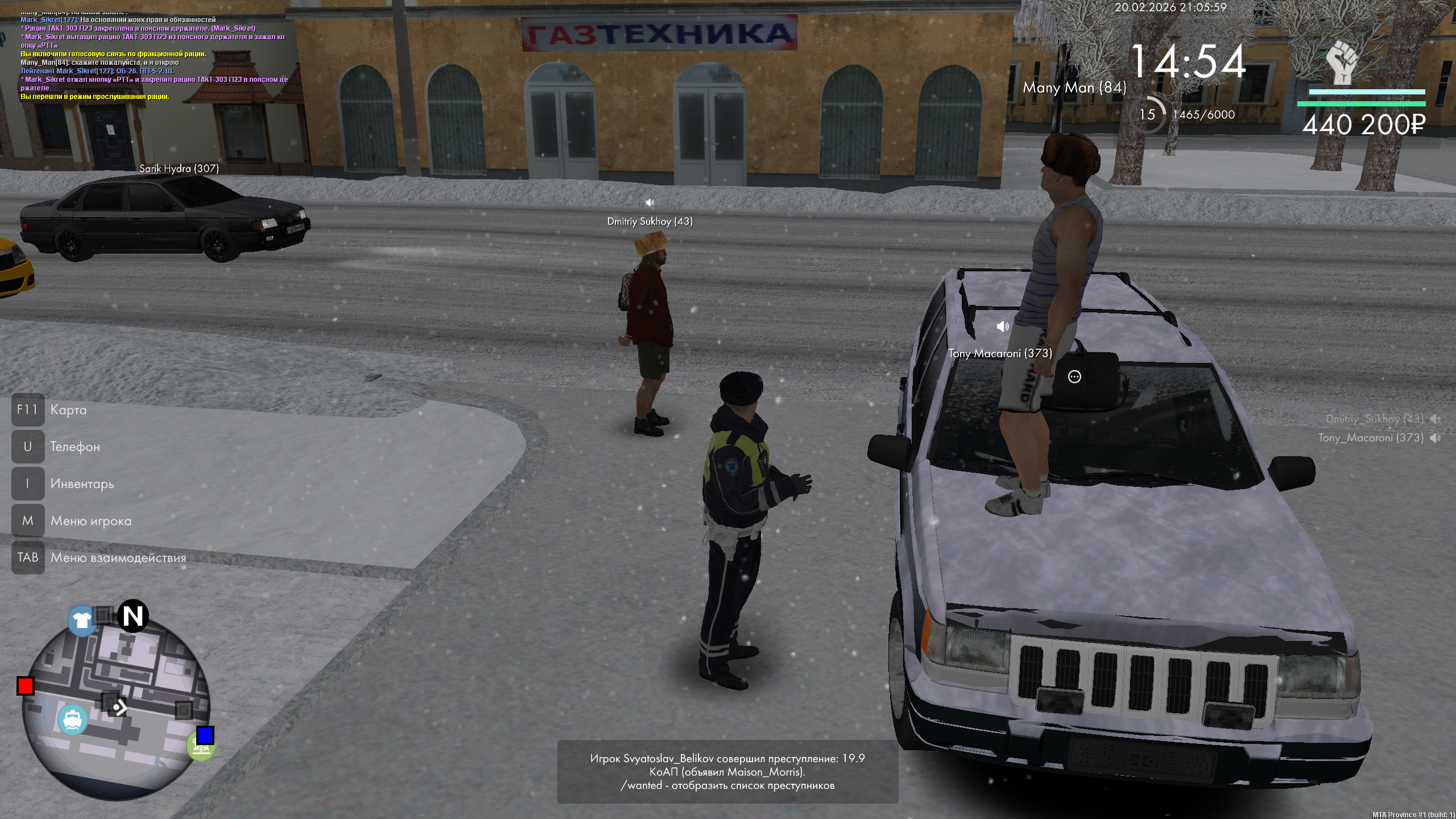The height and width of the screenshot is (819, 1456).
Task: Click the raised fist icon
Action: coord(1342,64)
